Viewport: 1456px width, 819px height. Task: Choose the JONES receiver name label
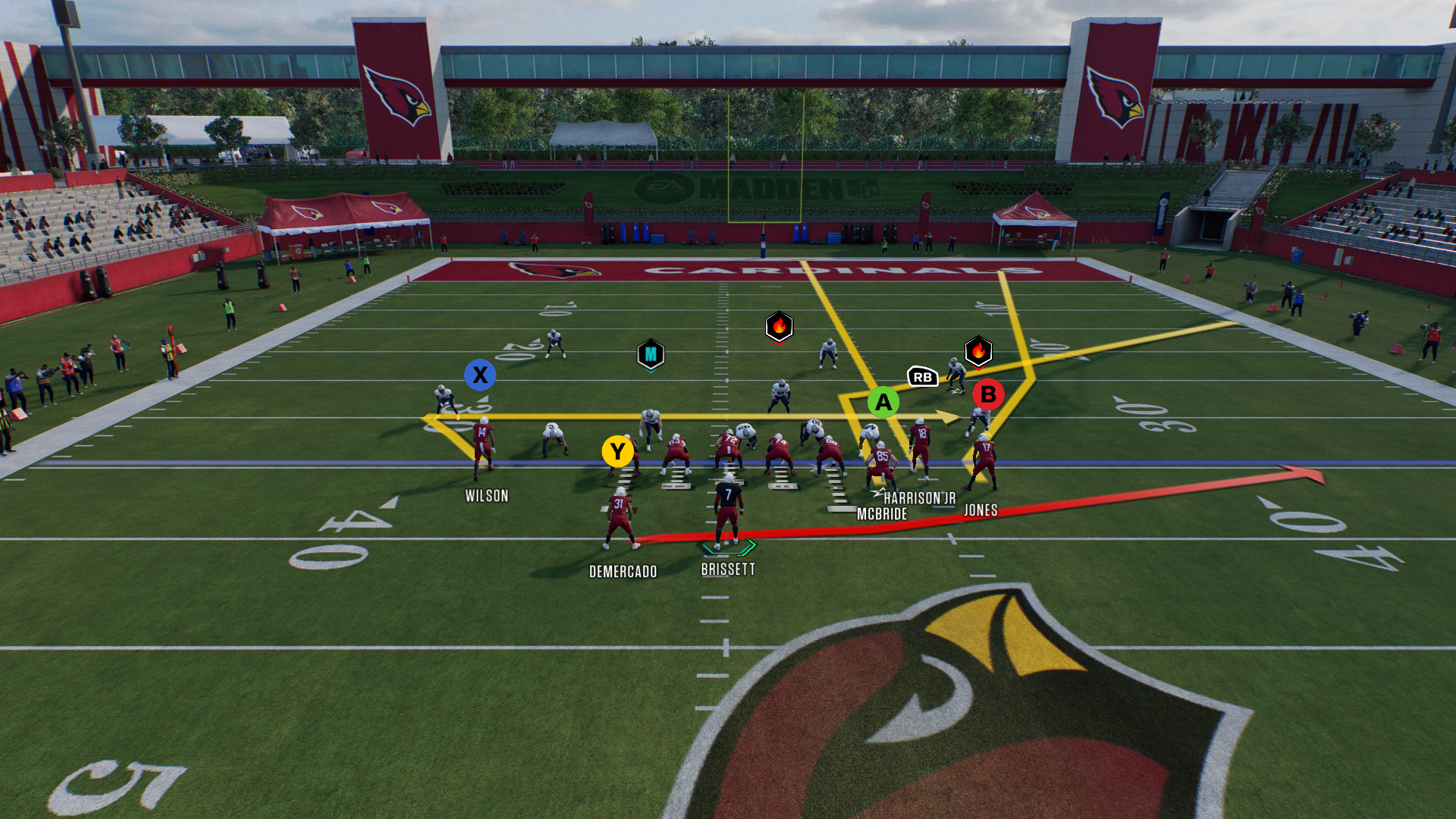981,510
